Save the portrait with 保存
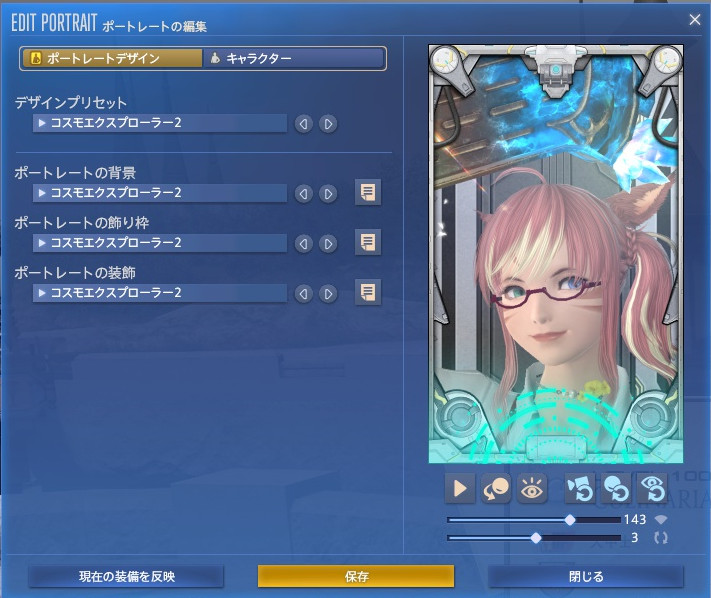The image size is (711, 598). [356, 577]
